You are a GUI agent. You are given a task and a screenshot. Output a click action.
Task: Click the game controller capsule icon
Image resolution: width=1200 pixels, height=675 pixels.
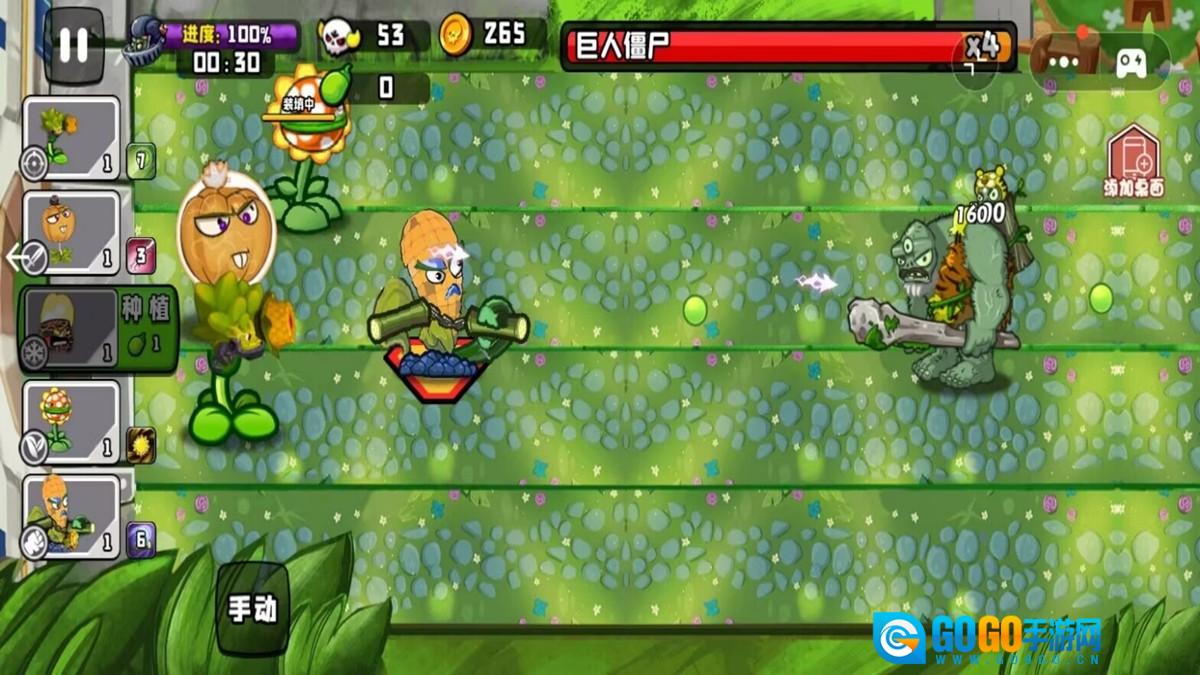pos(1133,61)
